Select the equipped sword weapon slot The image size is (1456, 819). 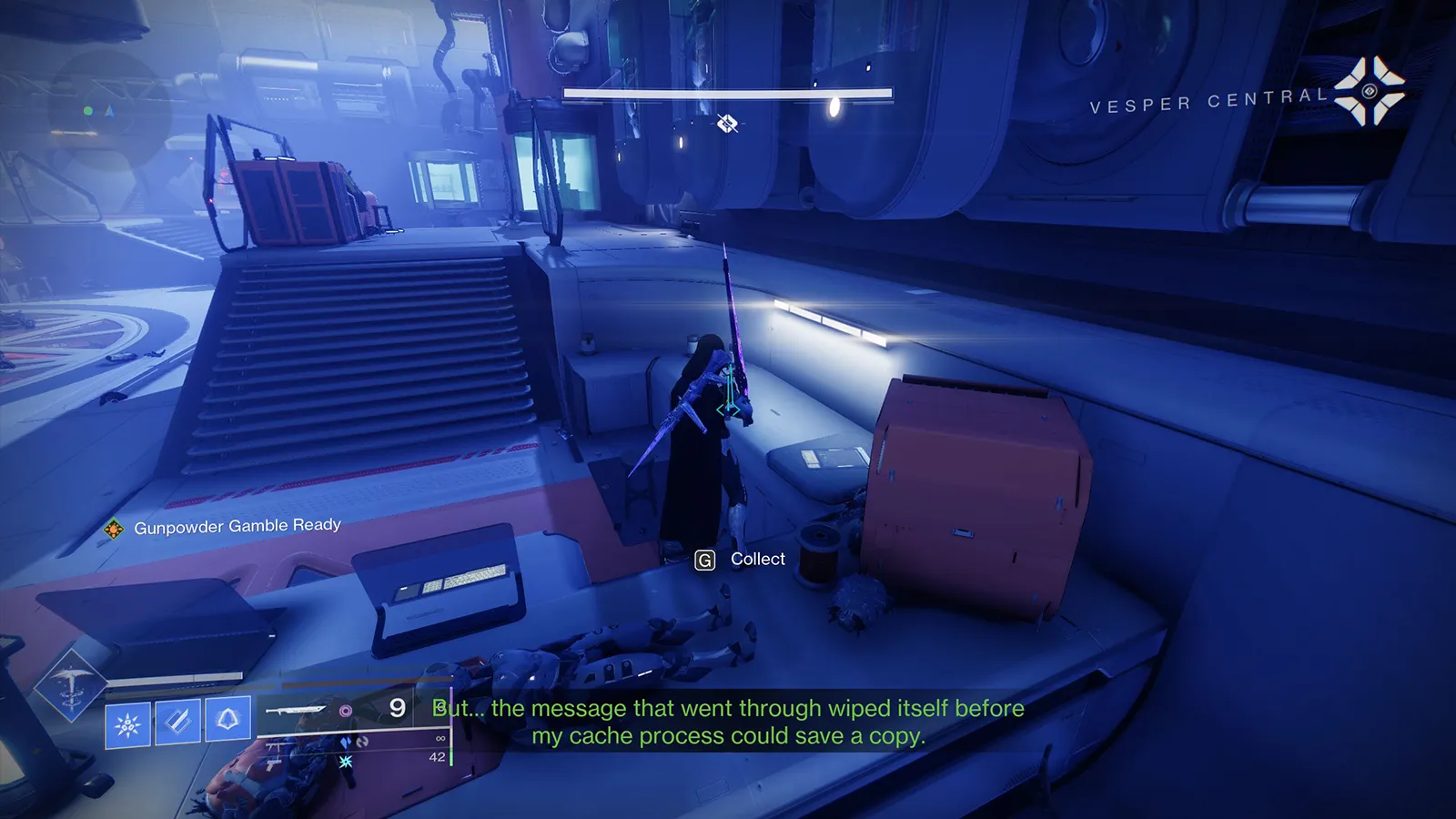(x=296, y=710)
